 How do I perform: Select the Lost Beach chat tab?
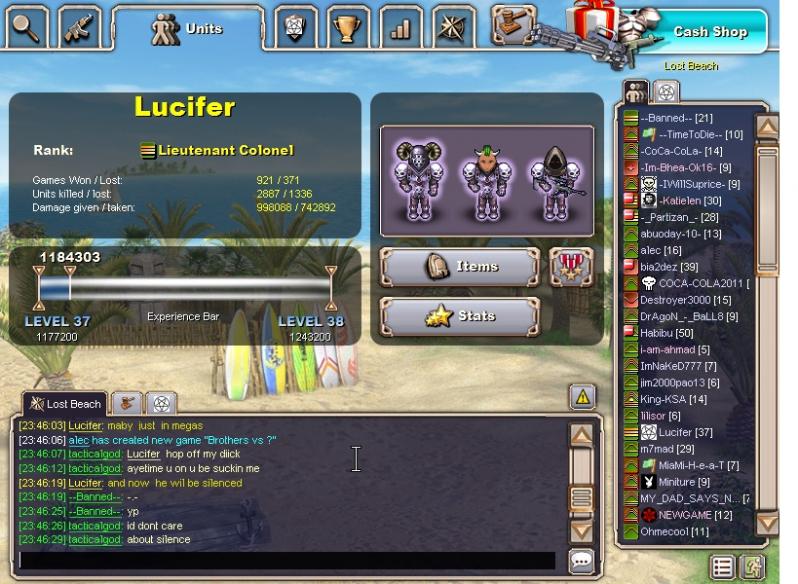[65, 404]
